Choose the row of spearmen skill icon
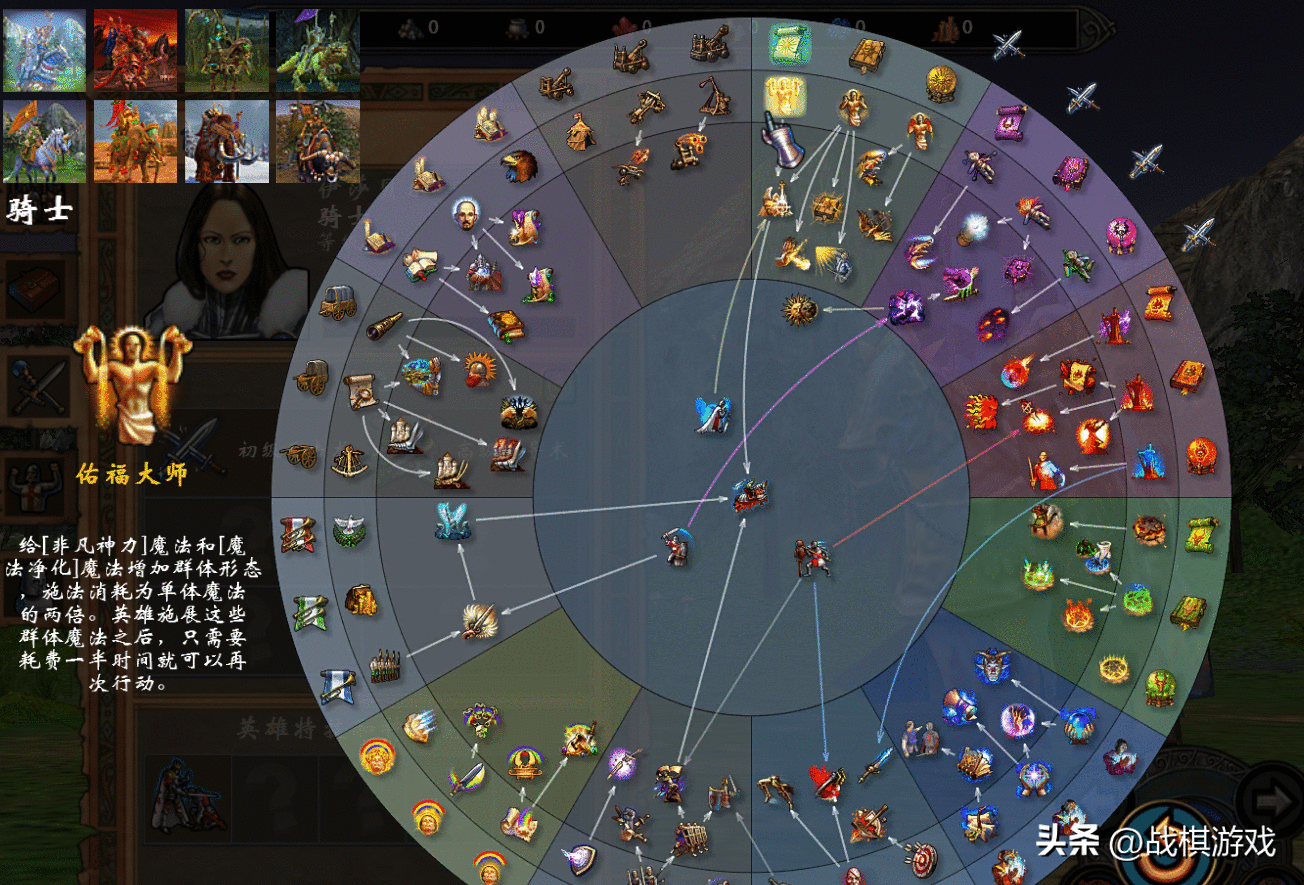Viewport: 1304px width, 885px height. point(385,666)
